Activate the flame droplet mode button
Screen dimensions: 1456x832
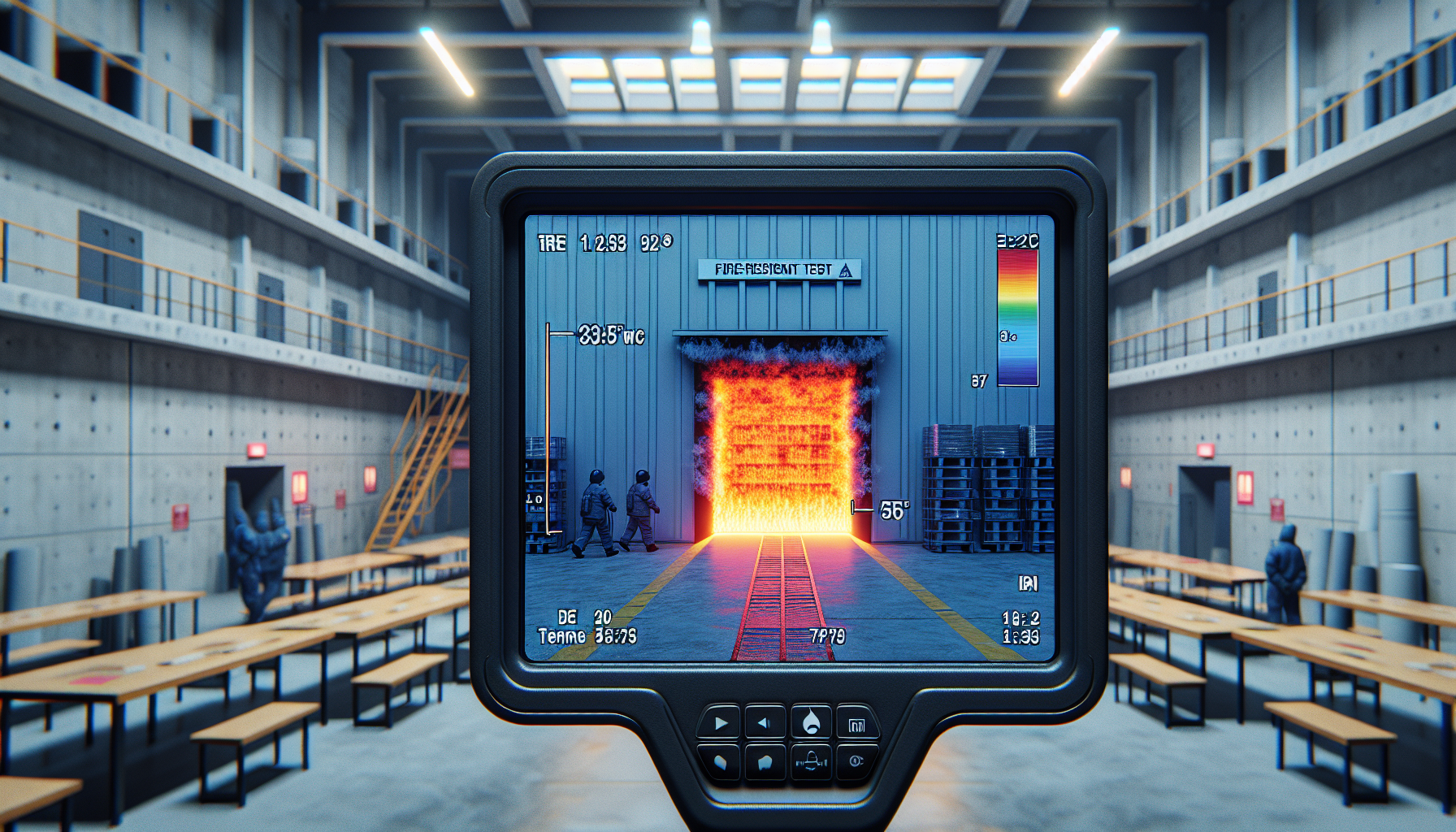(811, 722)
